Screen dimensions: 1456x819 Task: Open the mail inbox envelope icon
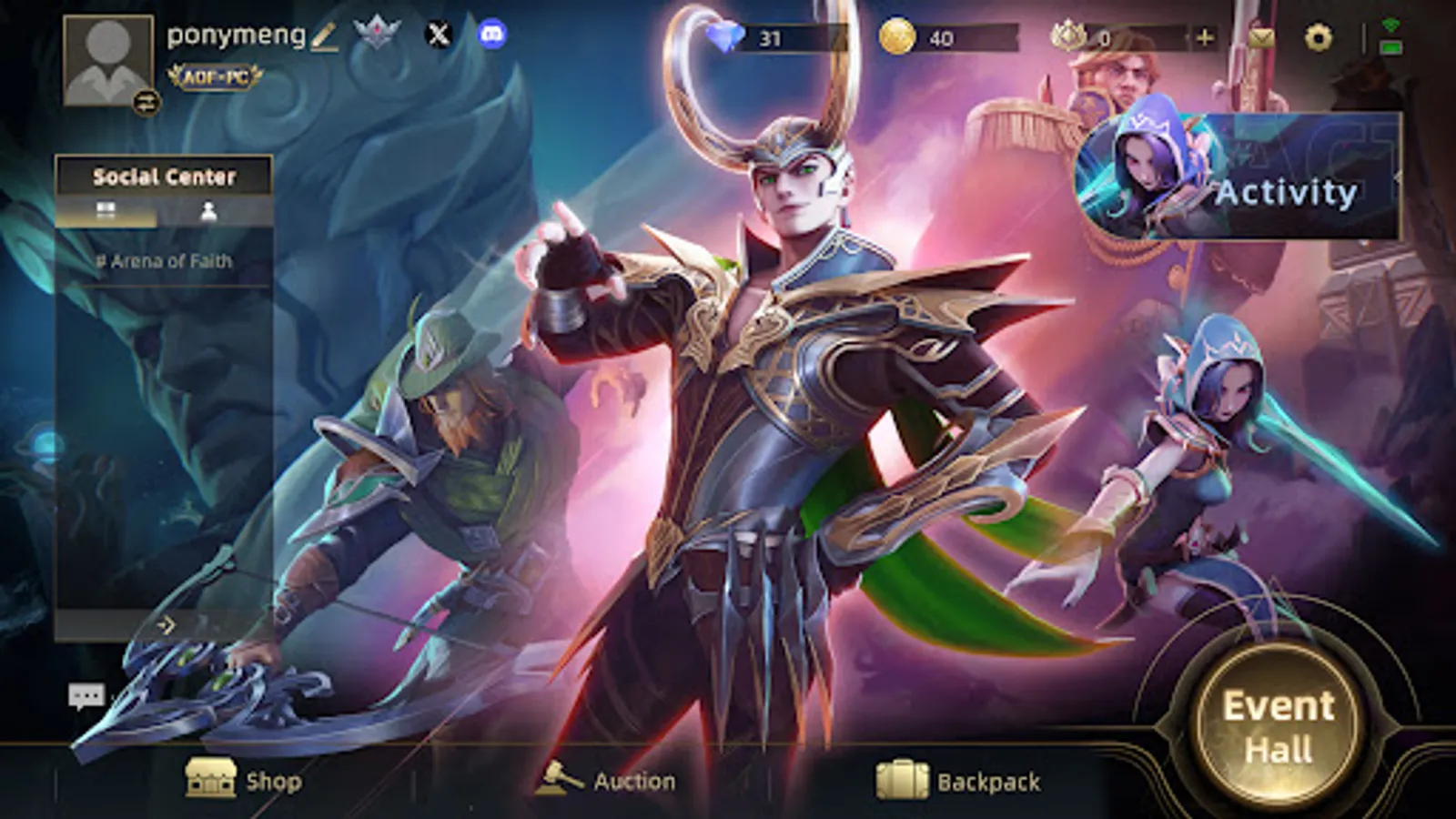1264,36
